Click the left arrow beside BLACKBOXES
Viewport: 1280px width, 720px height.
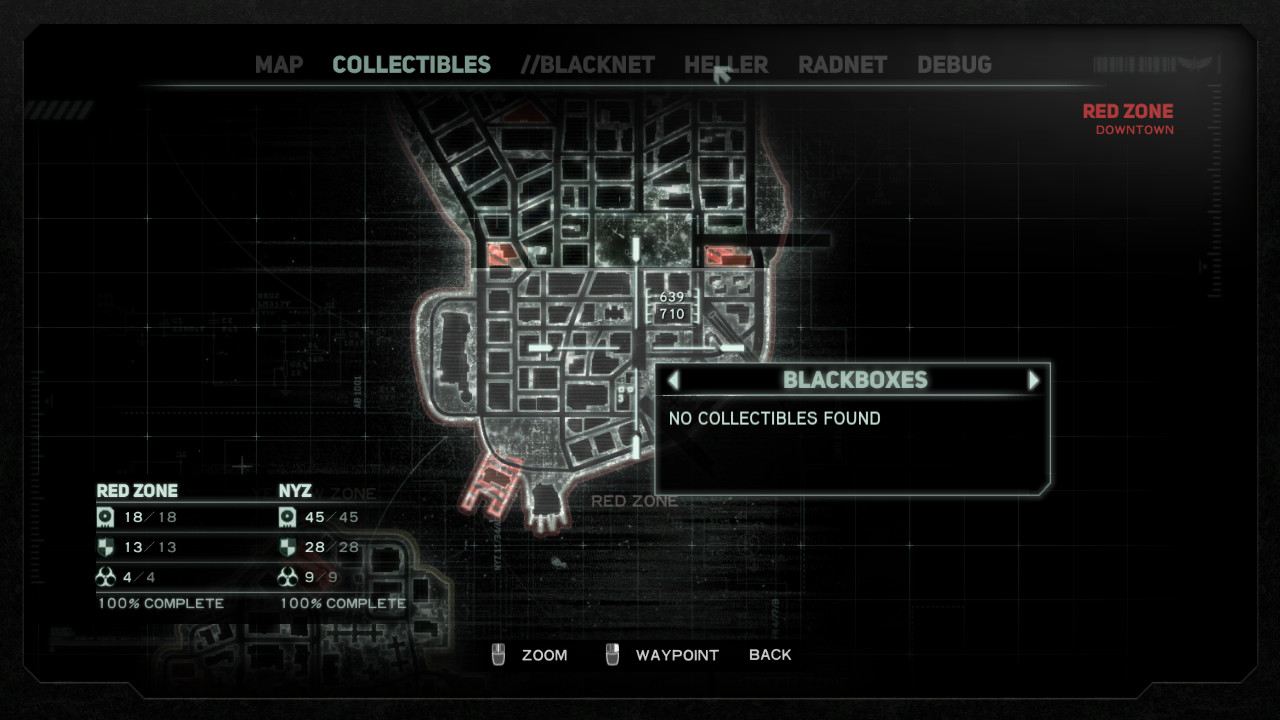coord(673,380)
